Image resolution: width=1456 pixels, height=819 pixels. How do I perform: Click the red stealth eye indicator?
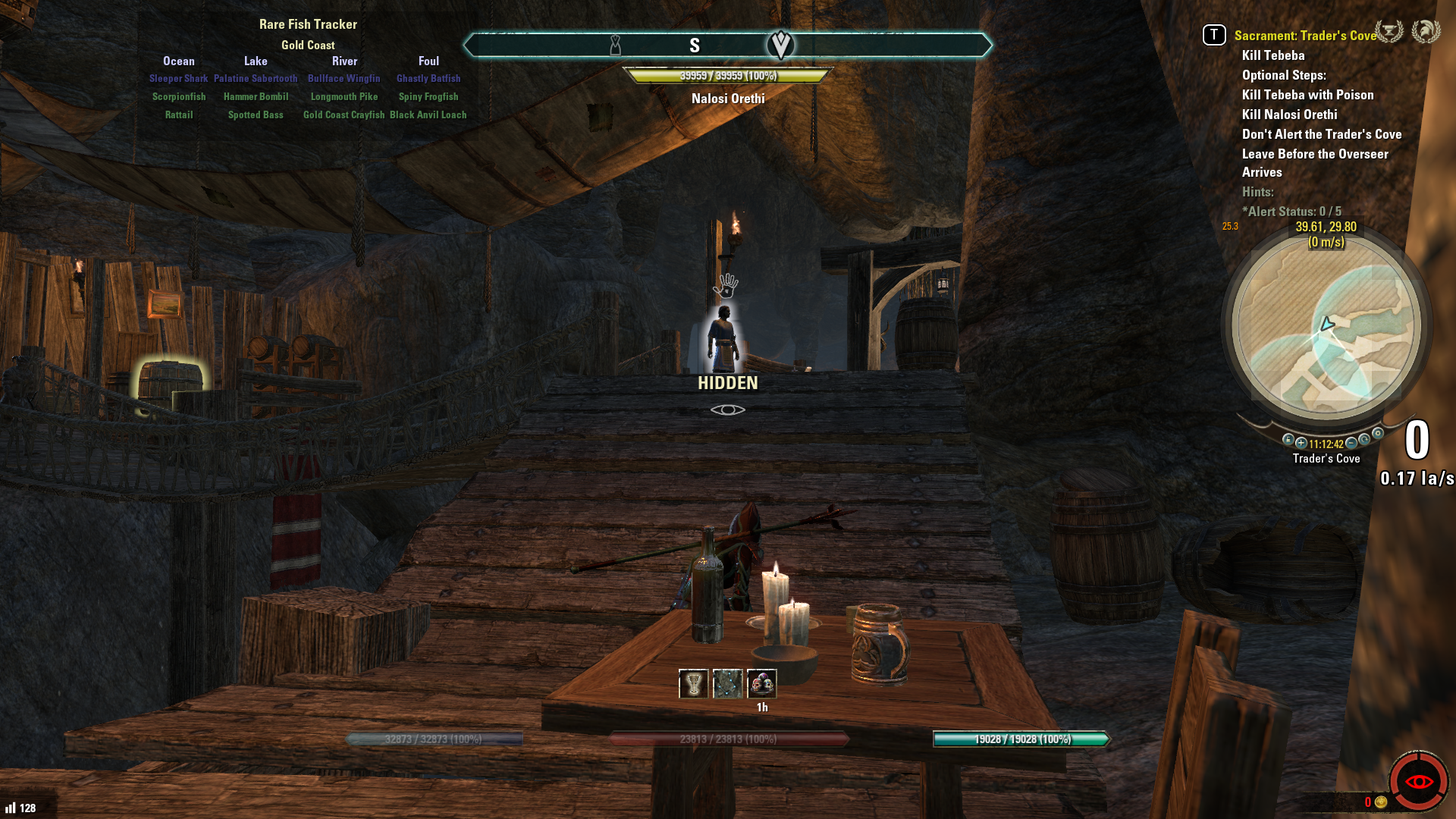point(1418,781)
